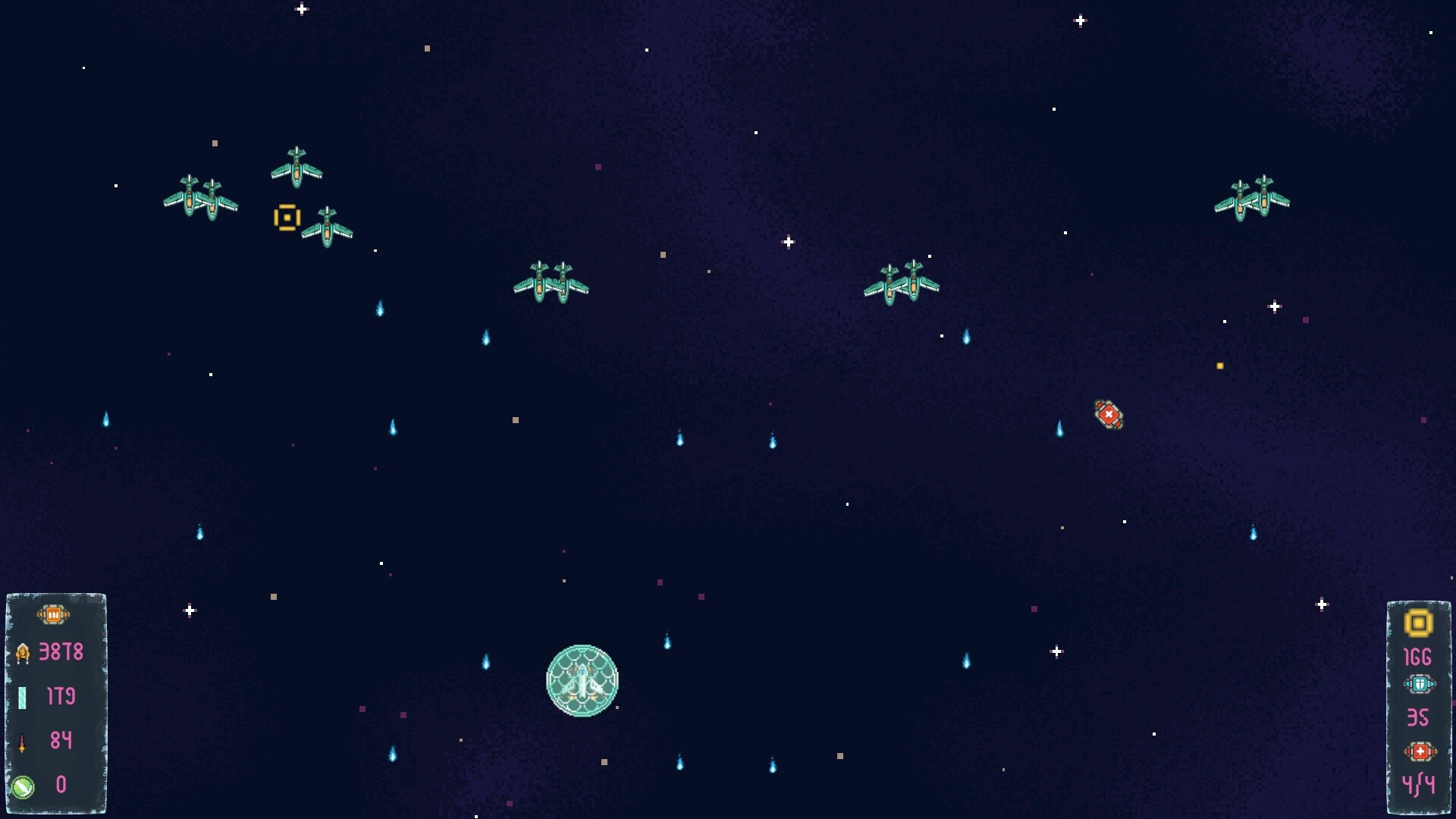Click the leftmost pair of enemy fighters
The width and height of the screenshot is (1456, 819).
tap(200, 197)
